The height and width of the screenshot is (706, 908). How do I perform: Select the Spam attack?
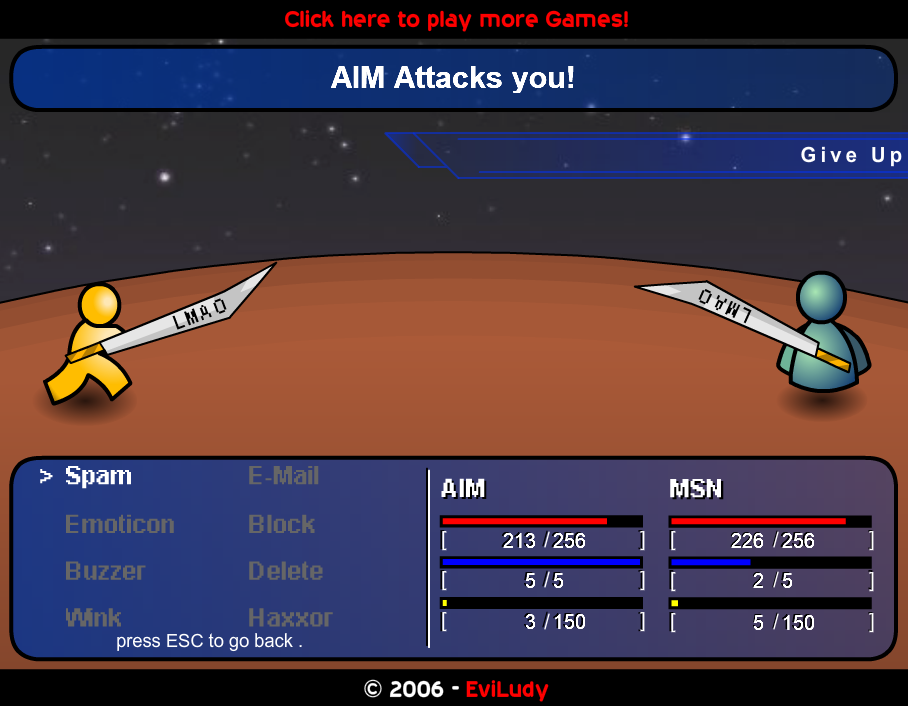[x=98, y=476]
